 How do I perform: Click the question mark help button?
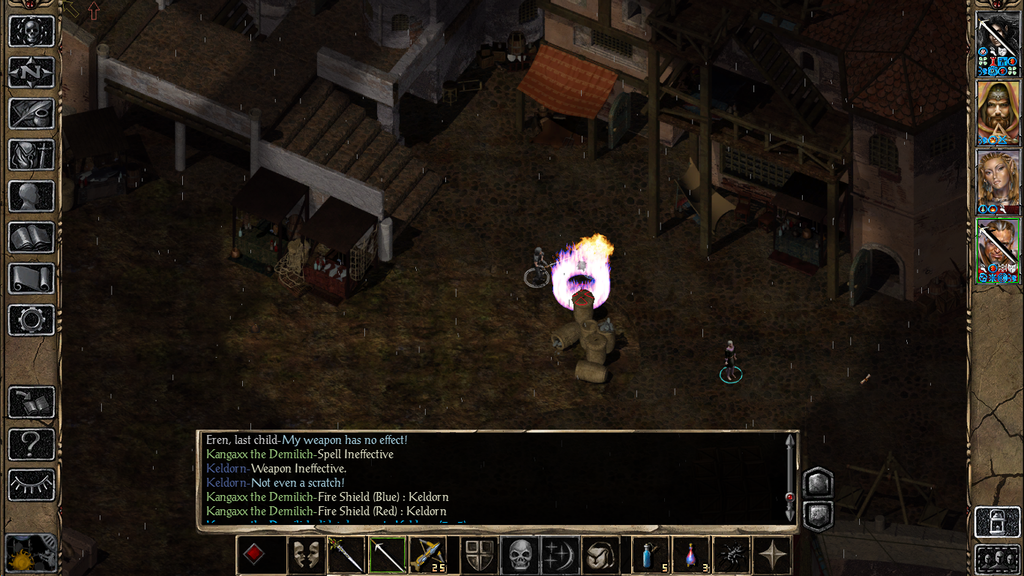point(31,443)
